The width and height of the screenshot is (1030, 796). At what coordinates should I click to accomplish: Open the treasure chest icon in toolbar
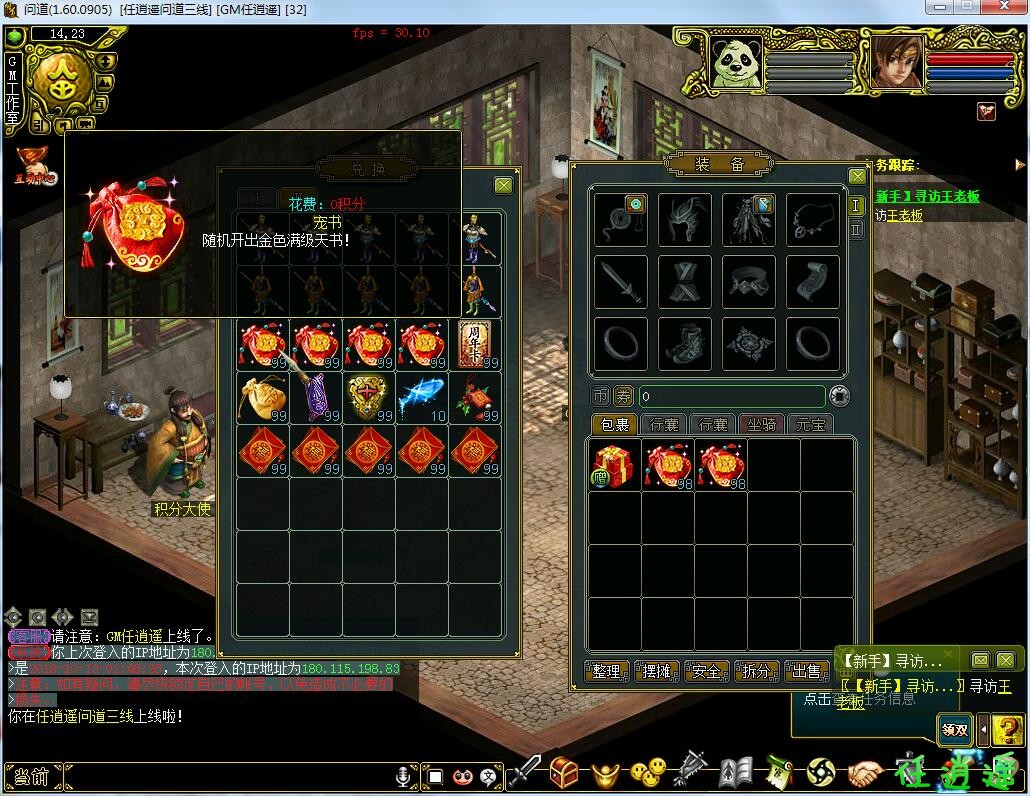565,772
